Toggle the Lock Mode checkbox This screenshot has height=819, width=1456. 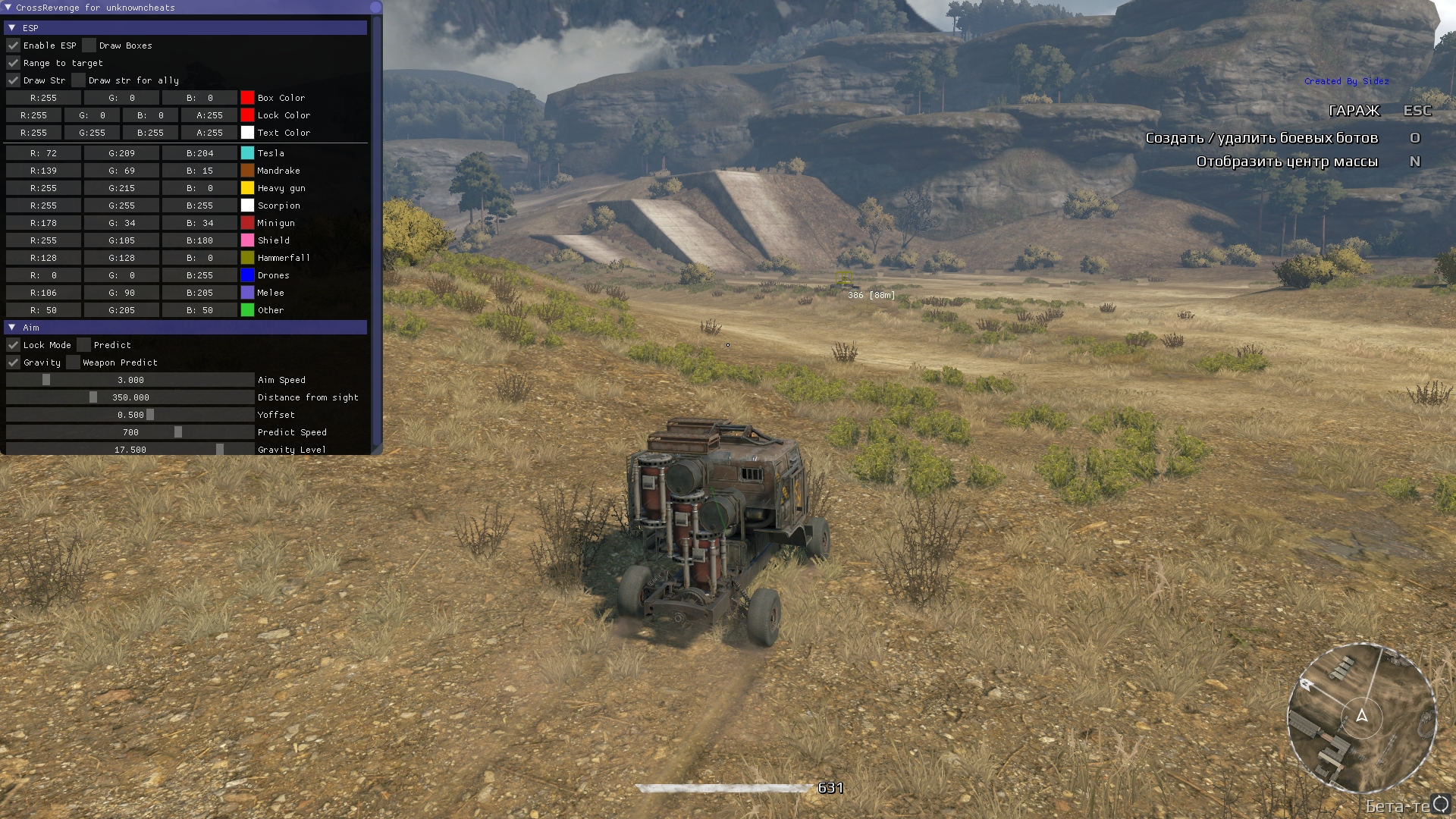pos(14,345)
